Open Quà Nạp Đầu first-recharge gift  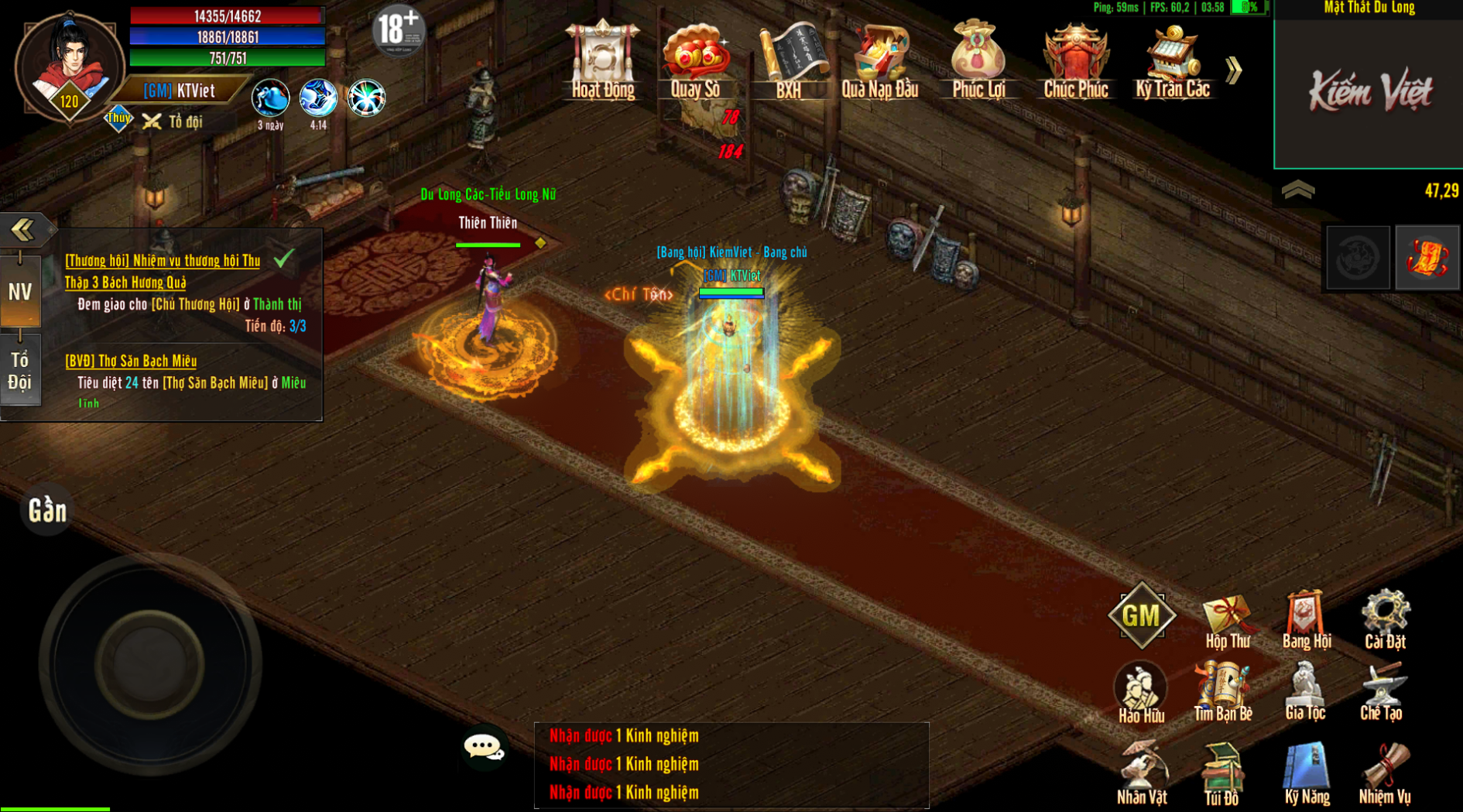click(880, 62)
